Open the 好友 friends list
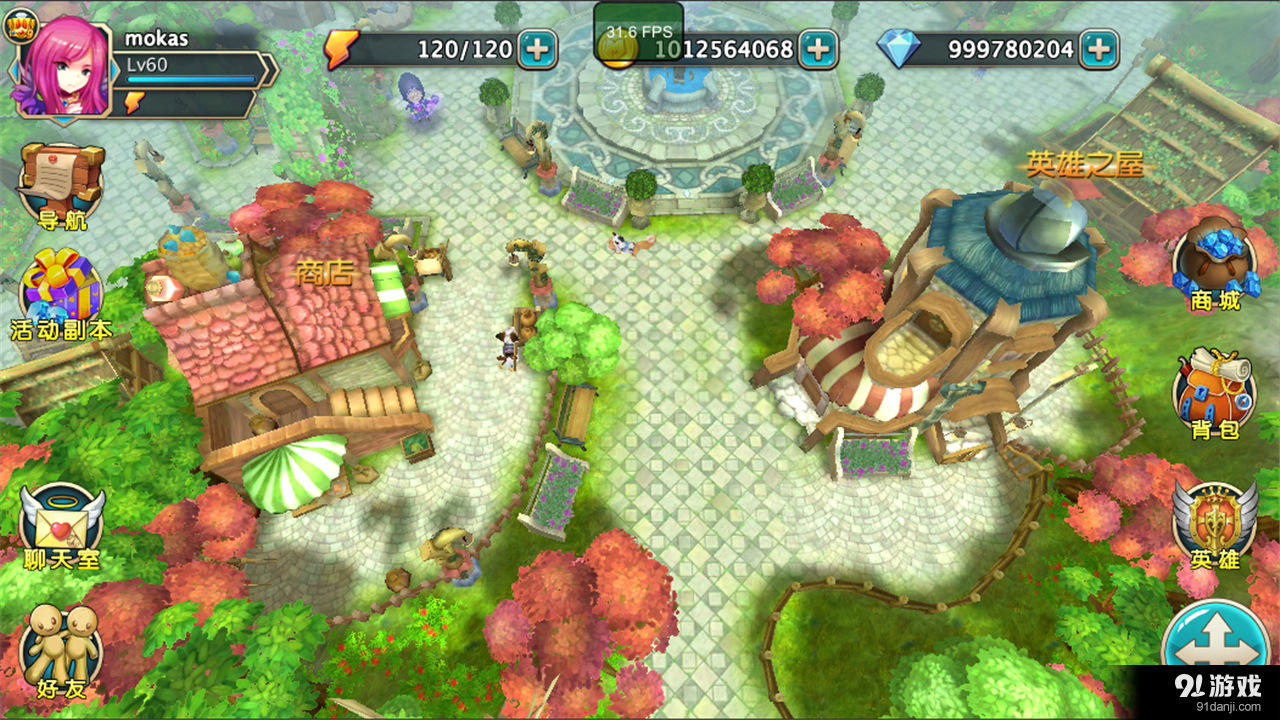 (x=60, y=650)
